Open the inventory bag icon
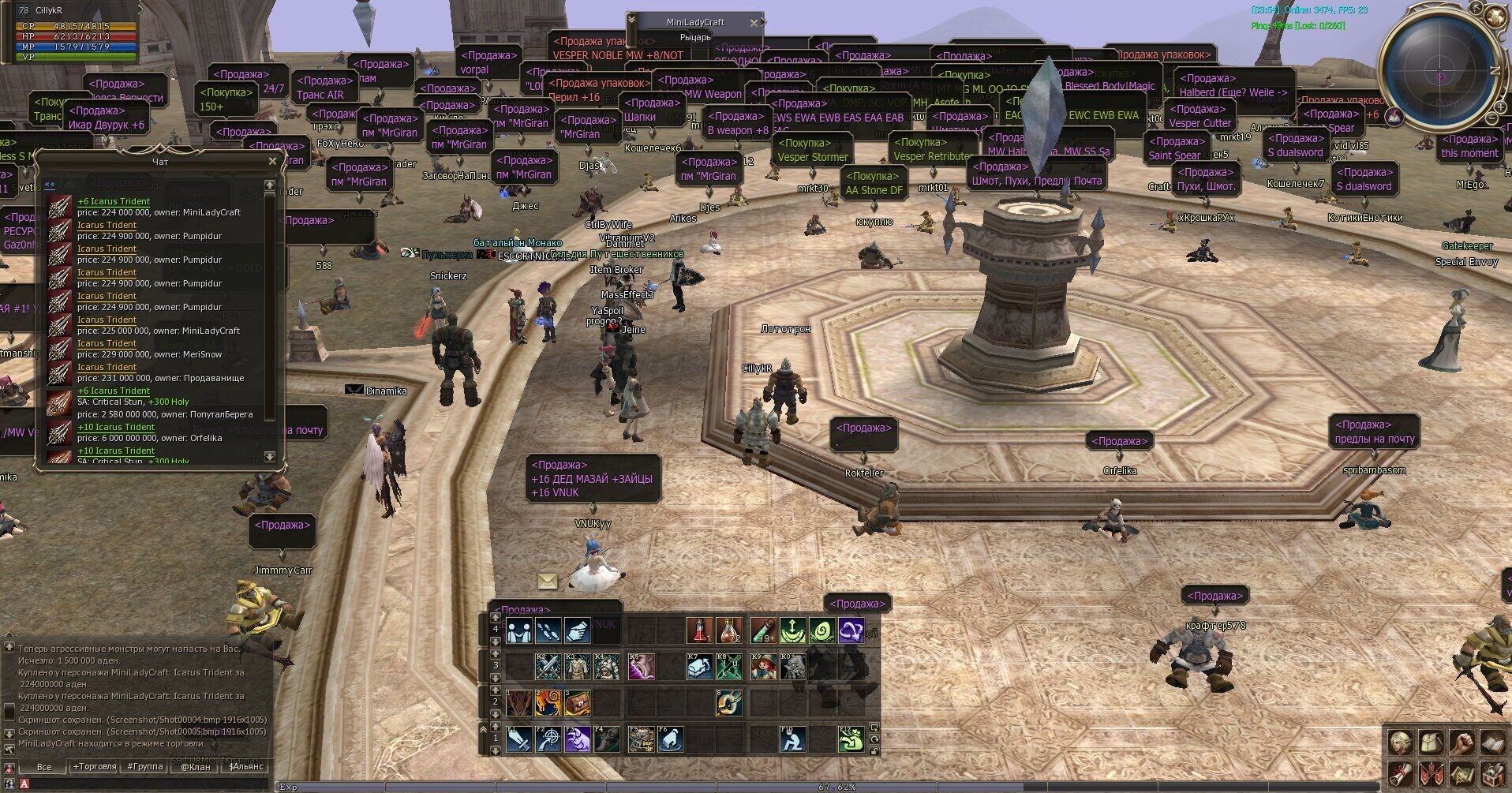 click(x=1432, y=743)
